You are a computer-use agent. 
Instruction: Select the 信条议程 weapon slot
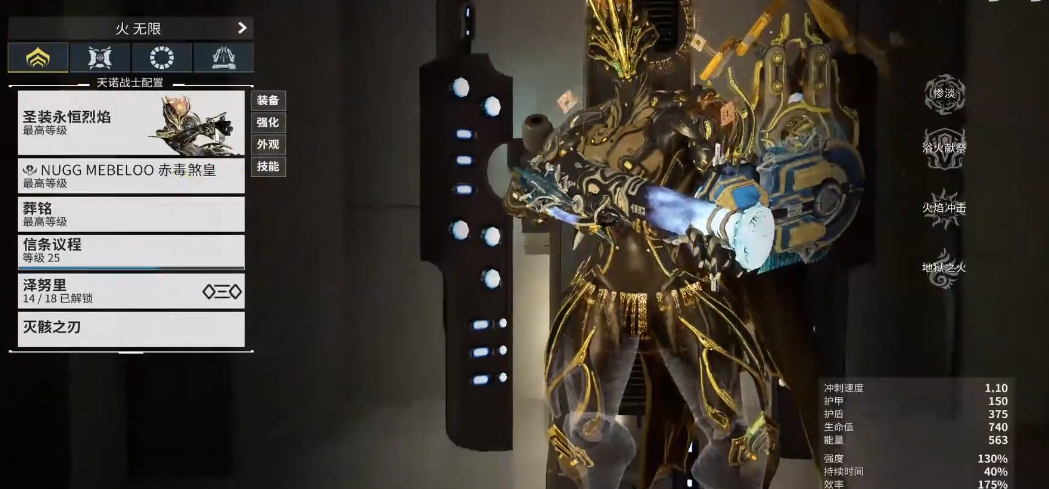(x=131, y=251)
